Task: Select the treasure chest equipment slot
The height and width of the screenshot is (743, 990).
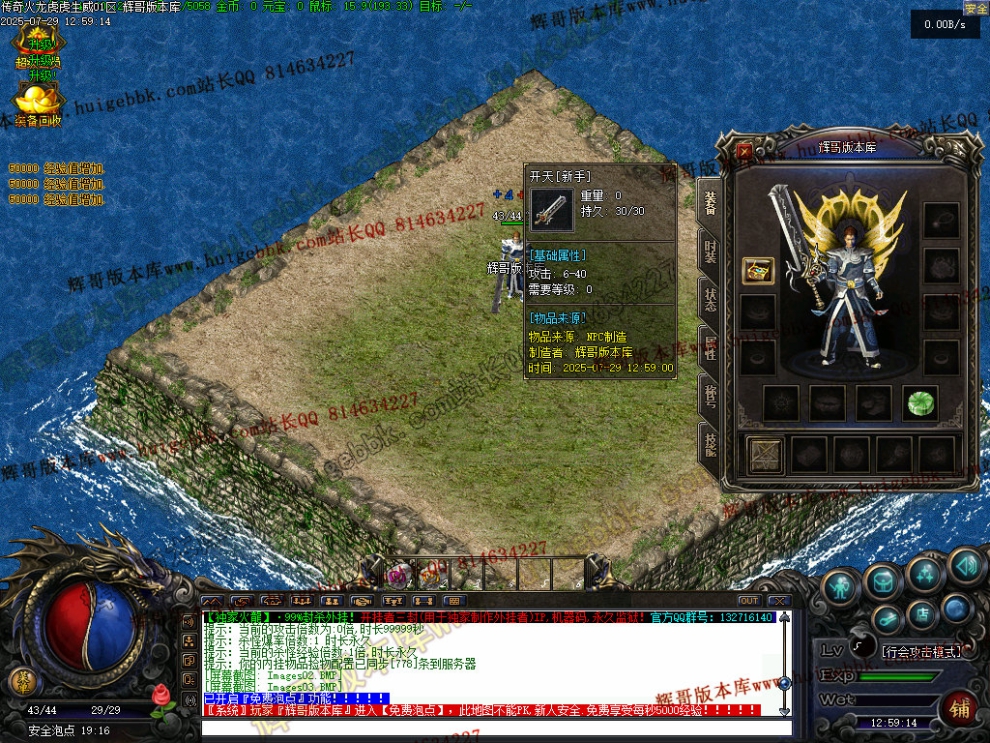Action: pos(758,270)
